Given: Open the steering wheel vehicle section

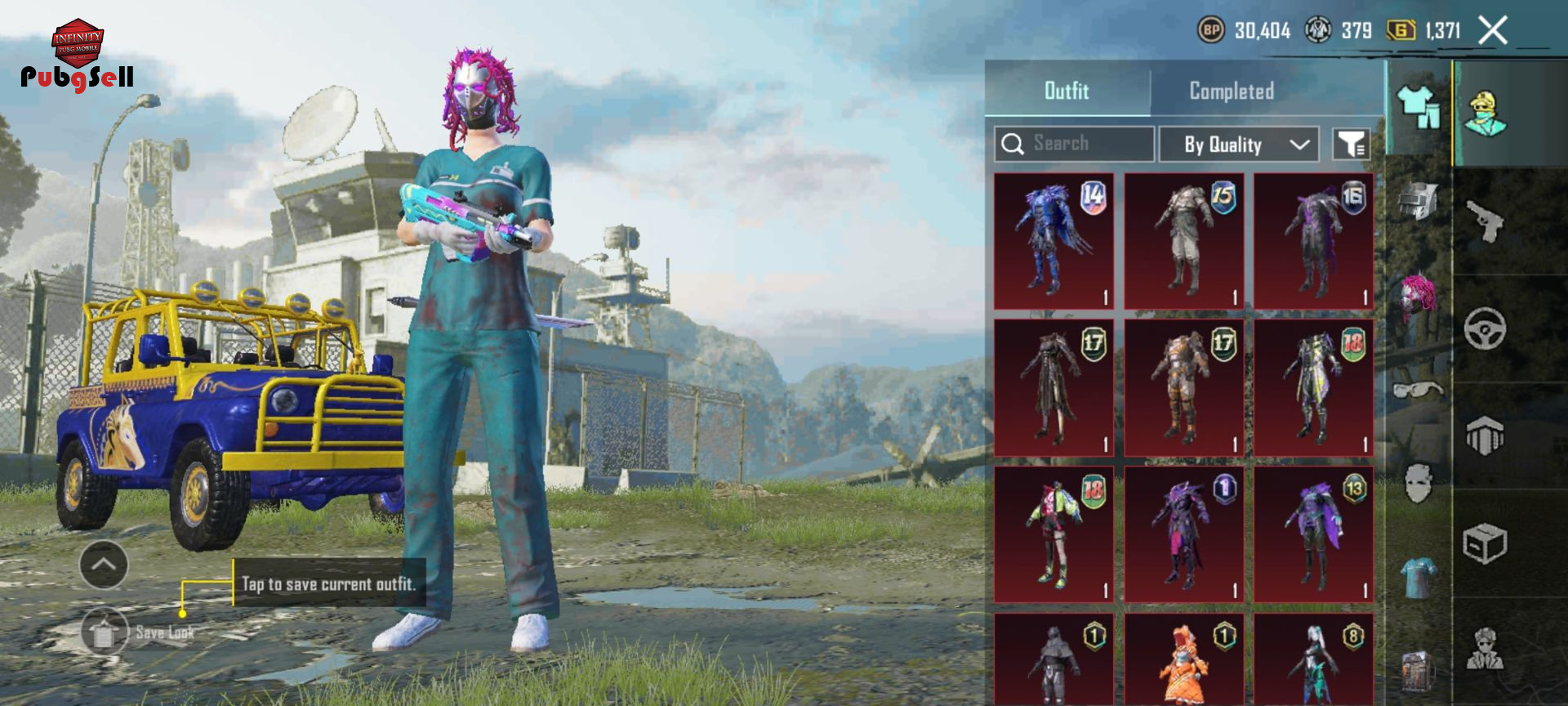Looking at the screenshot, I should click(1485, 328).
